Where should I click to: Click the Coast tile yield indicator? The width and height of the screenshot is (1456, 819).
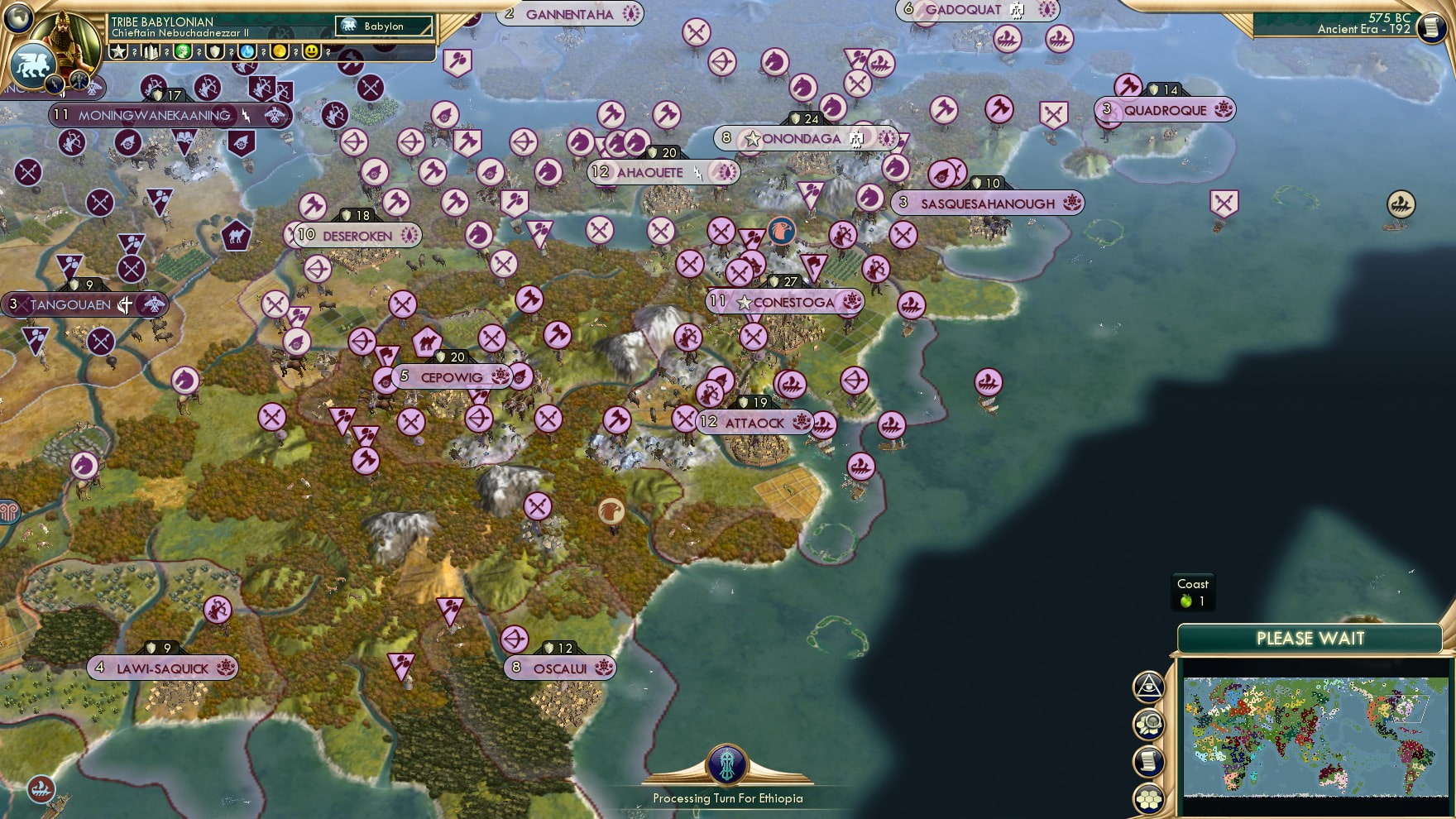1191,590
